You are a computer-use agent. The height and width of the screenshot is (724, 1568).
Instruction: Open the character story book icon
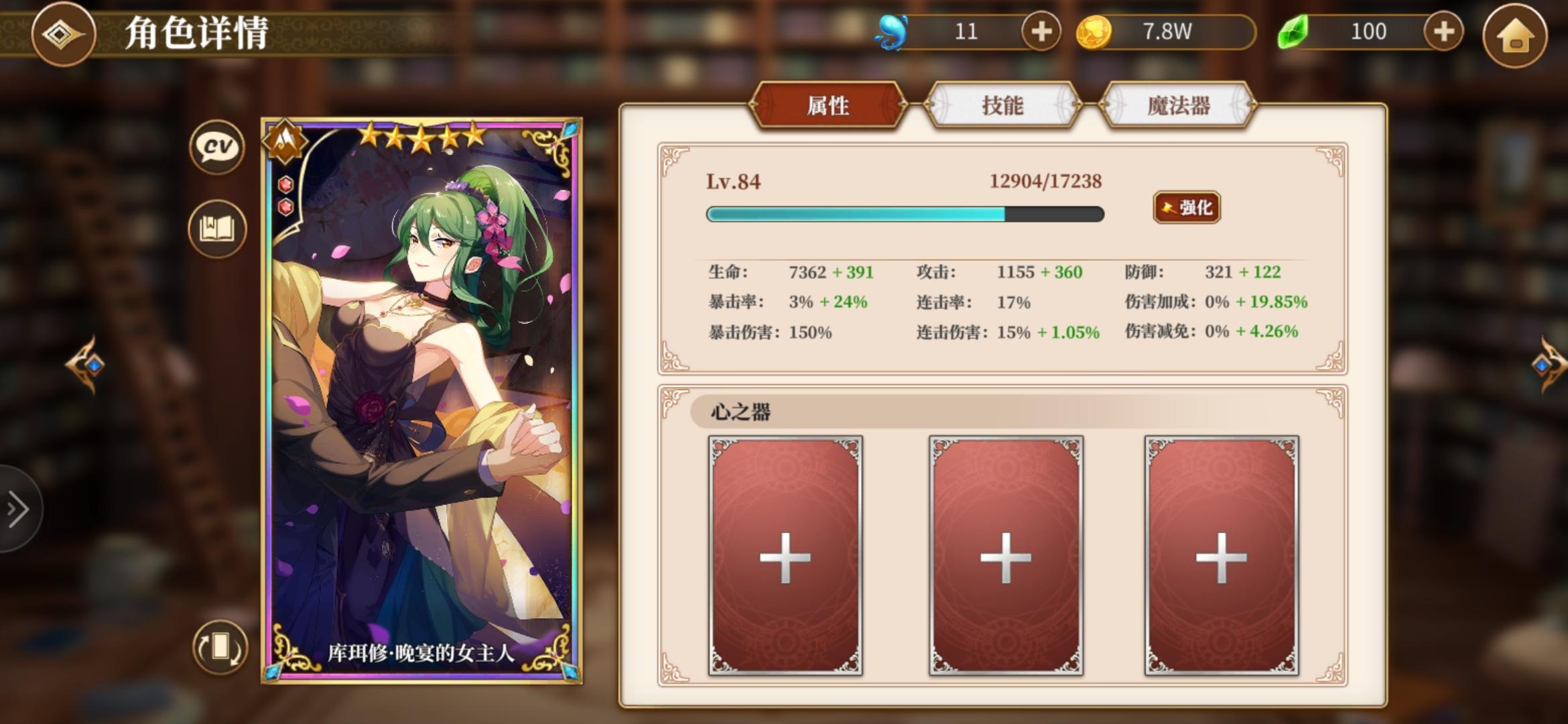coord(216,229)
